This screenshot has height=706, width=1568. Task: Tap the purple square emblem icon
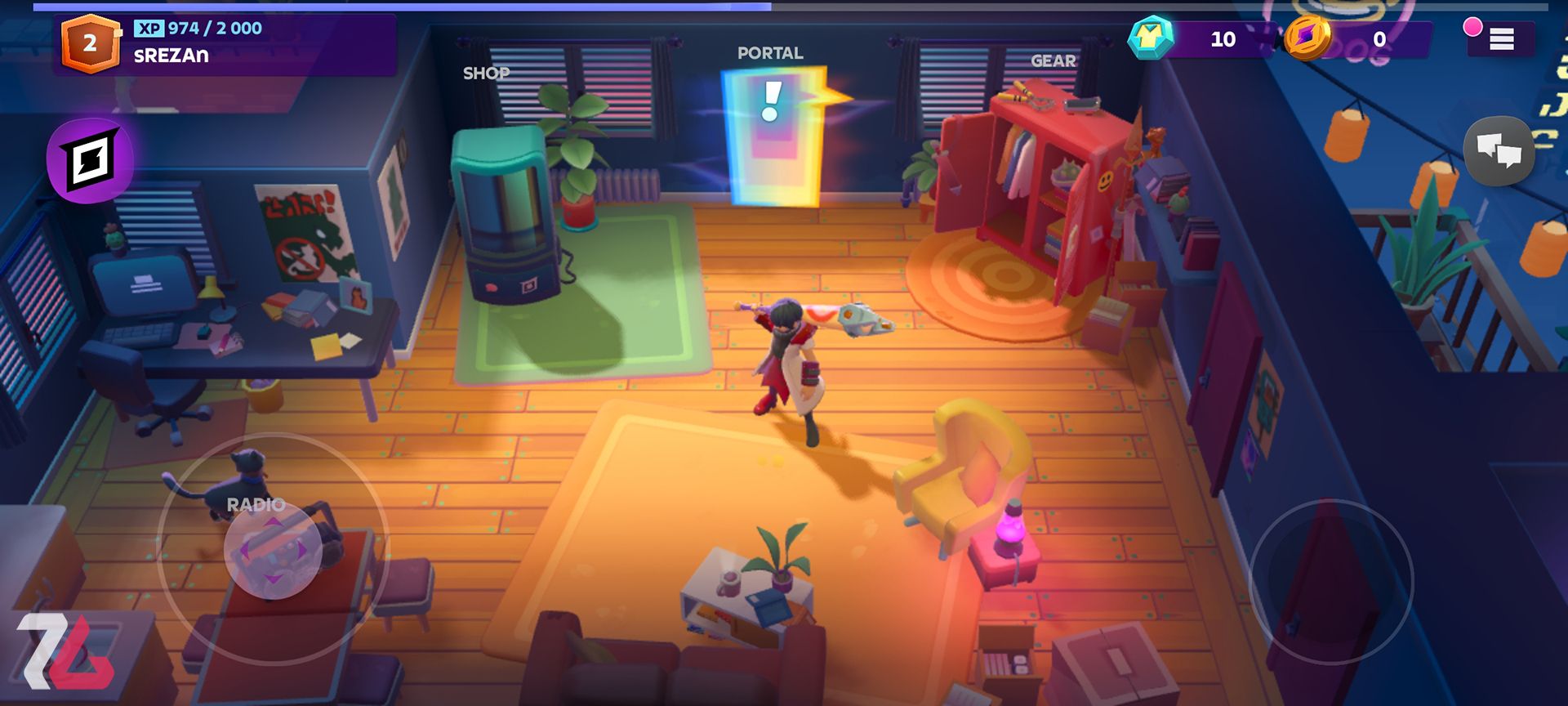click(90, 160)
